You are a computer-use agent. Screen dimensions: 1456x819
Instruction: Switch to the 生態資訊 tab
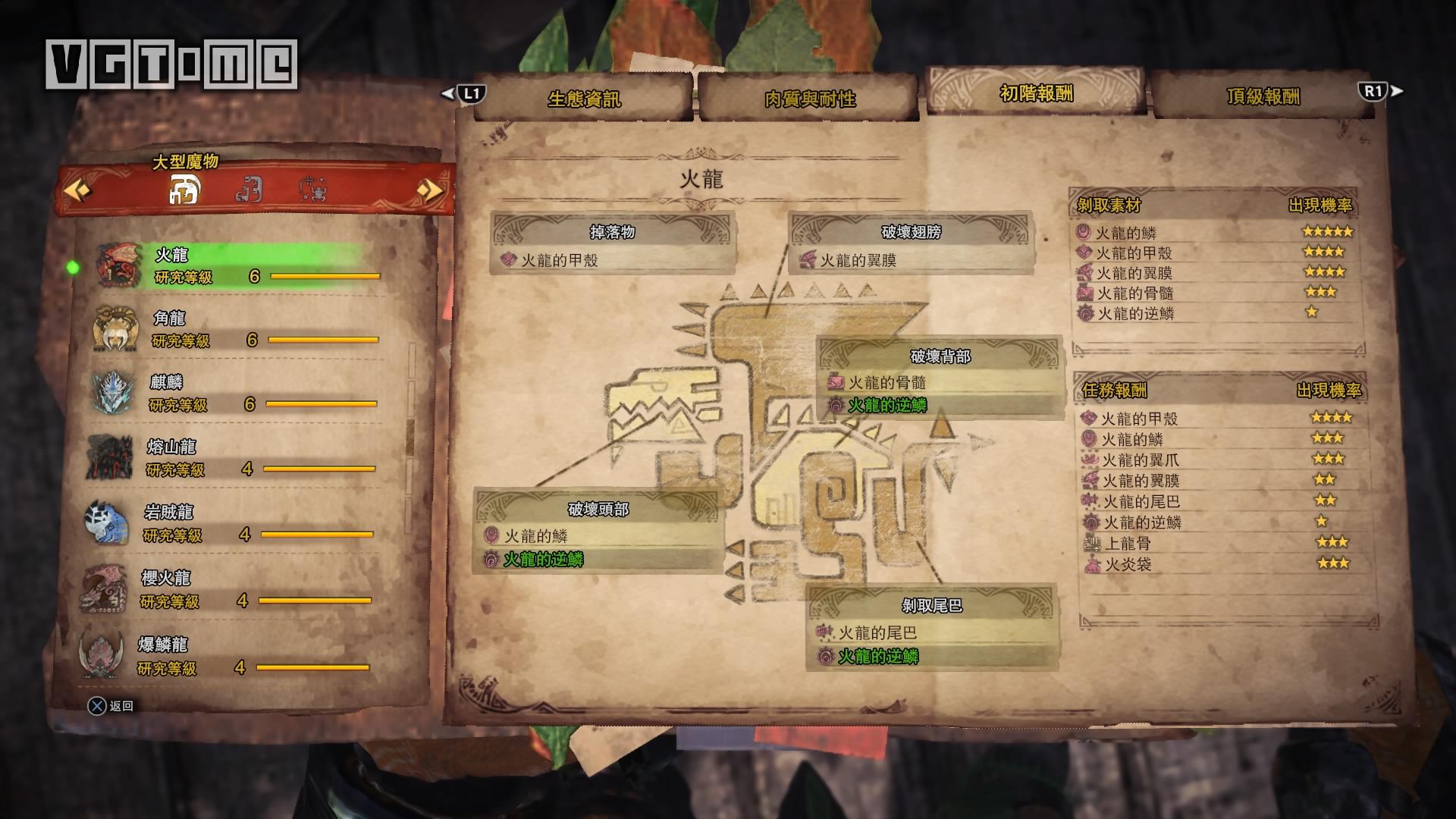click(x=583, y=99)
